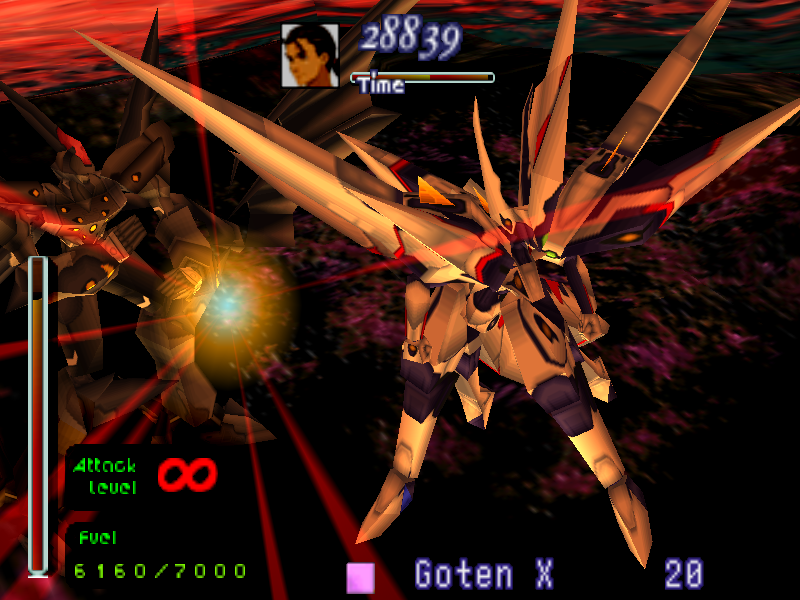800x600 pixels.
Task: Choose the Goten X weapon label
Action: [484, 575]
